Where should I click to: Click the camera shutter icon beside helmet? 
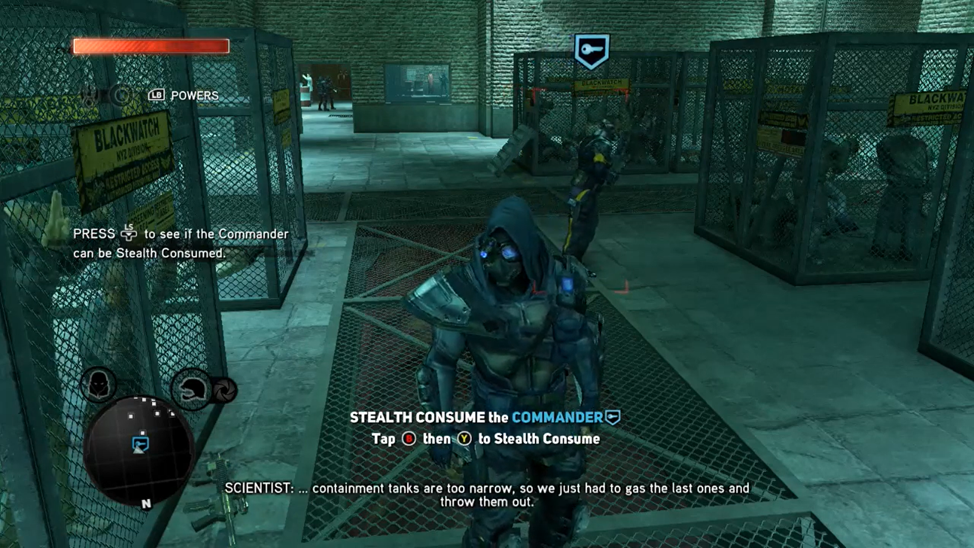click(x=225, y=389)
